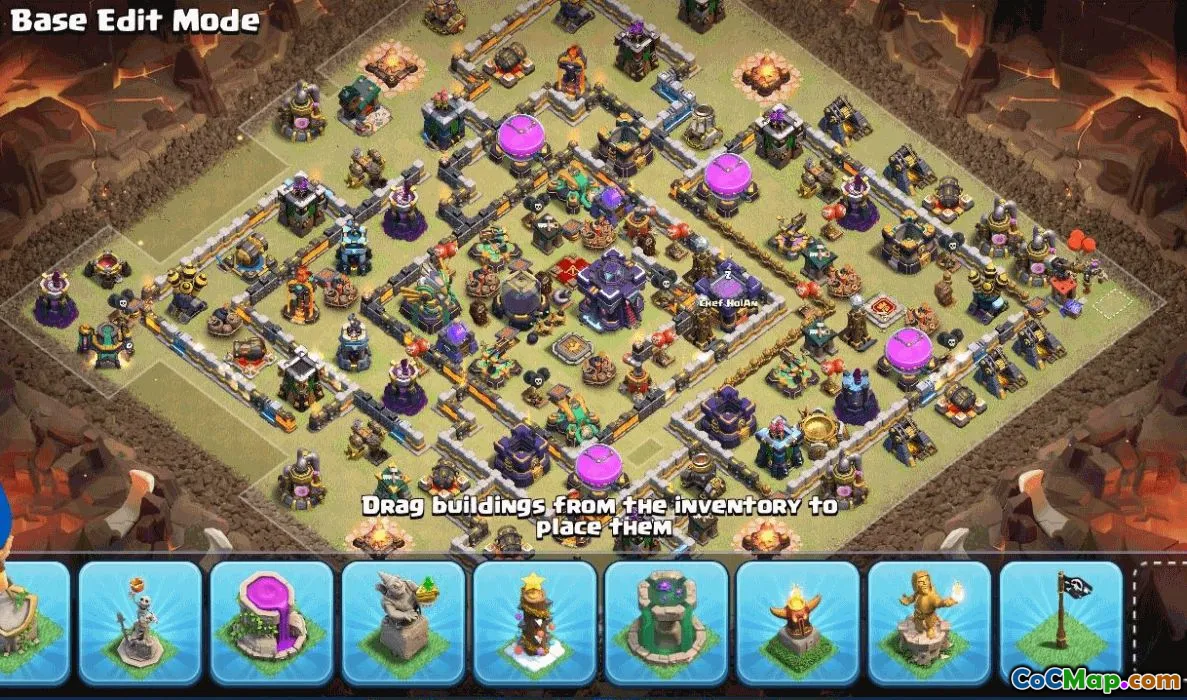Pick the purple elixir fountain decoration
Viewport: 1187px width, 700px height.
(271, 622)
